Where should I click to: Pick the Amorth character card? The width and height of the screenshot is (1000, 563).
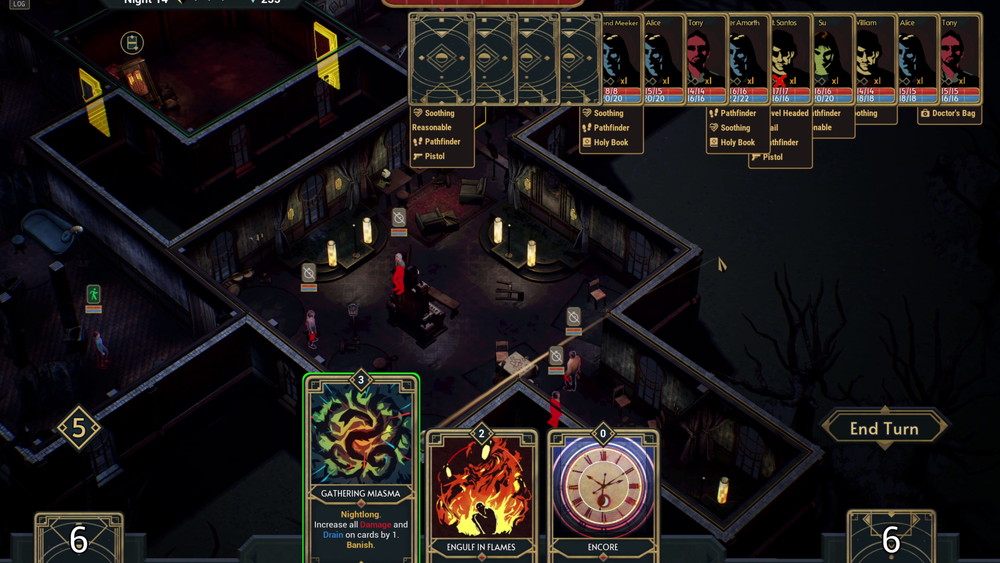point(747,58)
